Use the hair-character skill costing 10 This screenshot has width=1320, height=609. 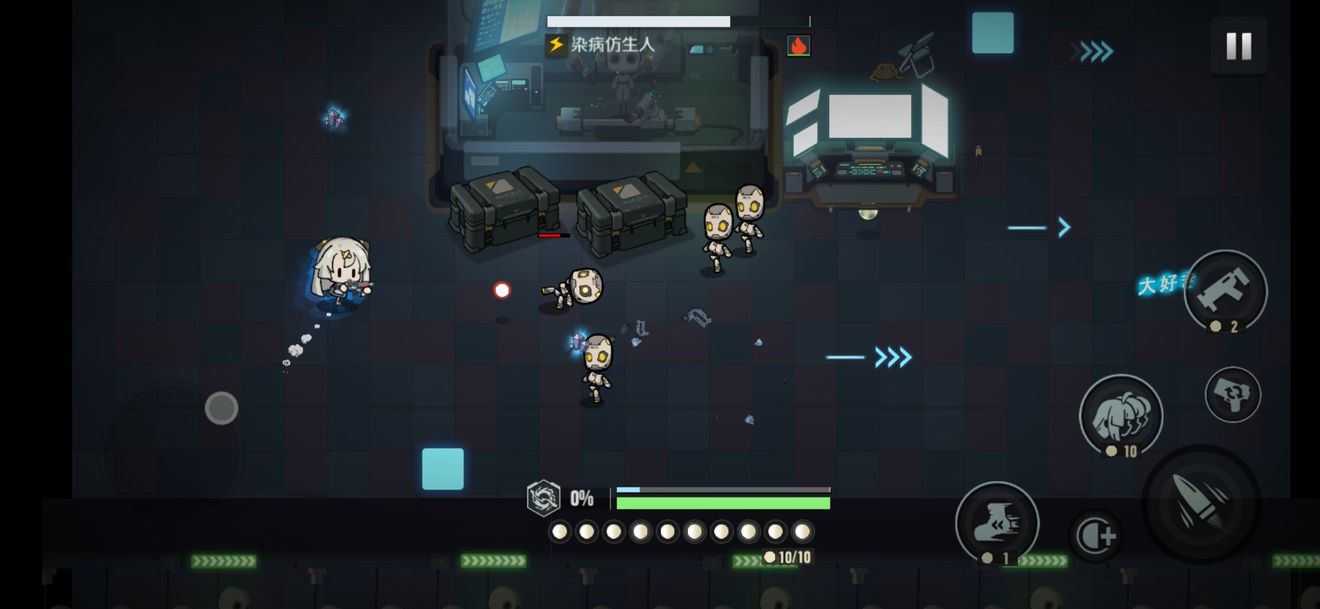pyautogui.click(x=1121, y=414)
